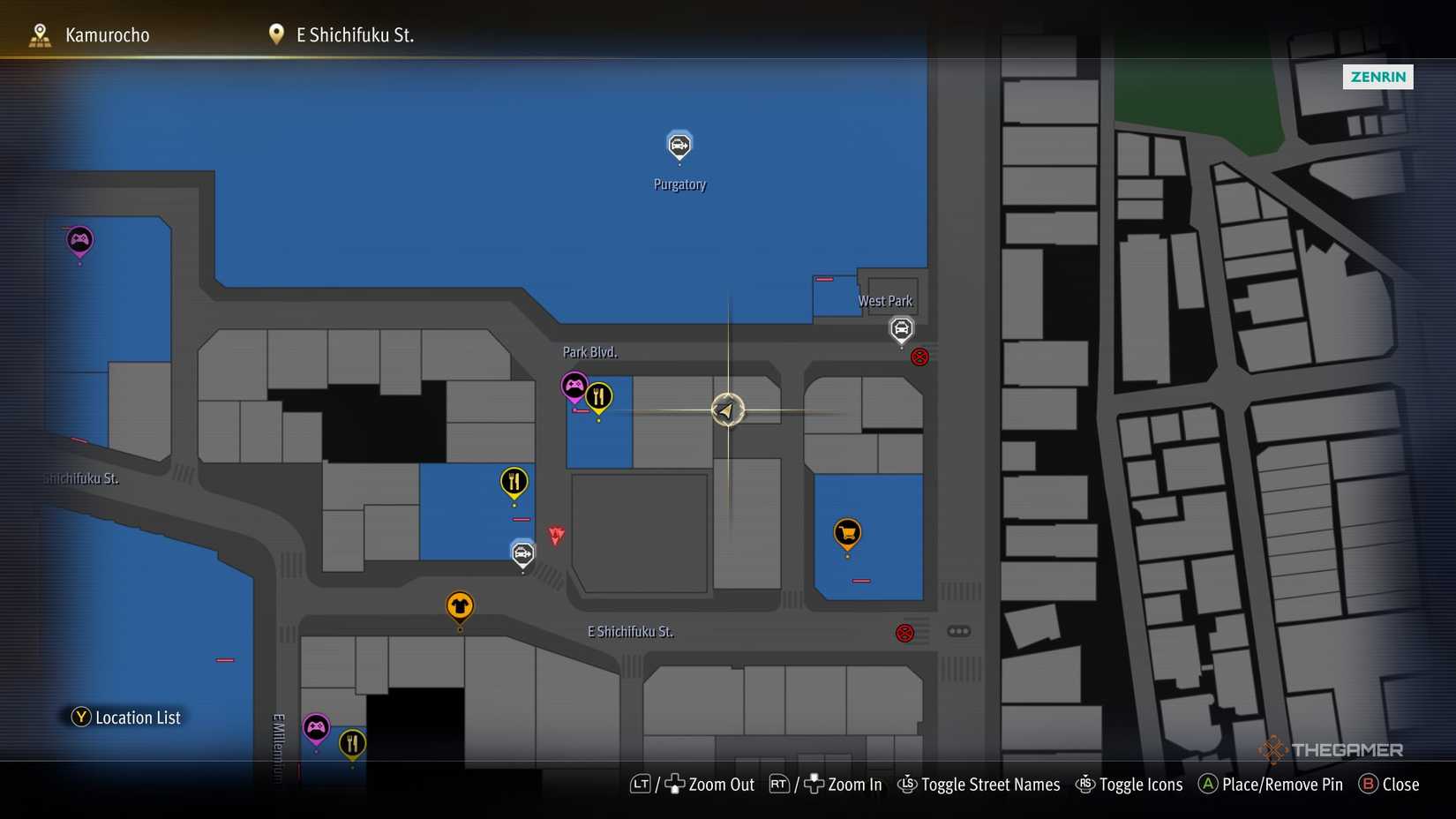
Task: Select the restaurant marker in the bottom-left area
Action: [x=352, y=742]
